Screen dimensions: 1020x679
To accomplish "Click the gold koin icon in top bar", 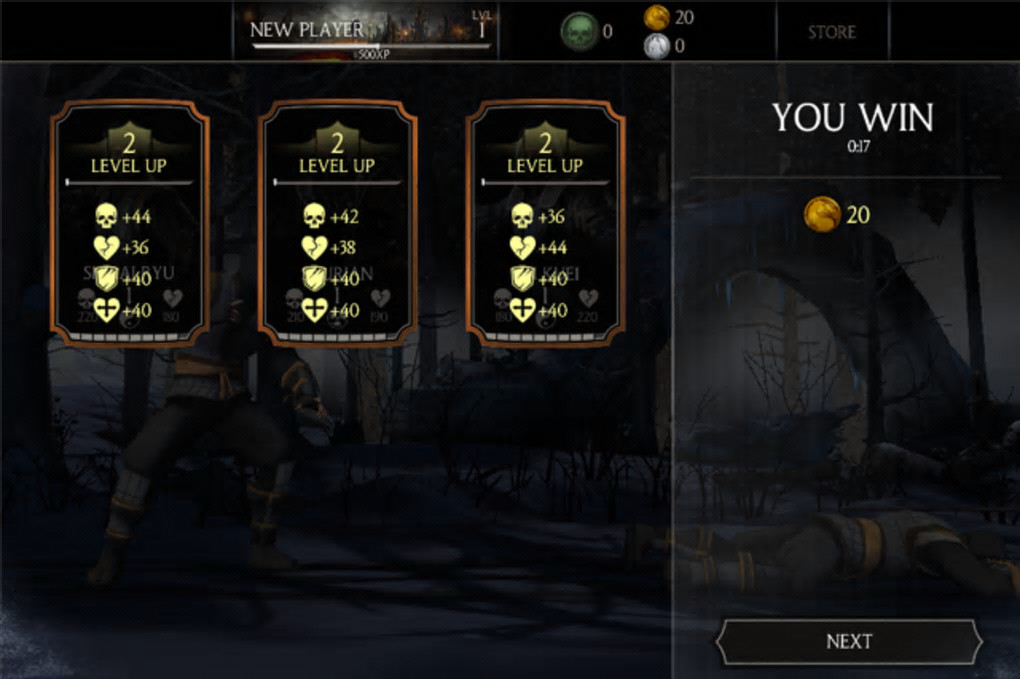I will tap(656, 17).
